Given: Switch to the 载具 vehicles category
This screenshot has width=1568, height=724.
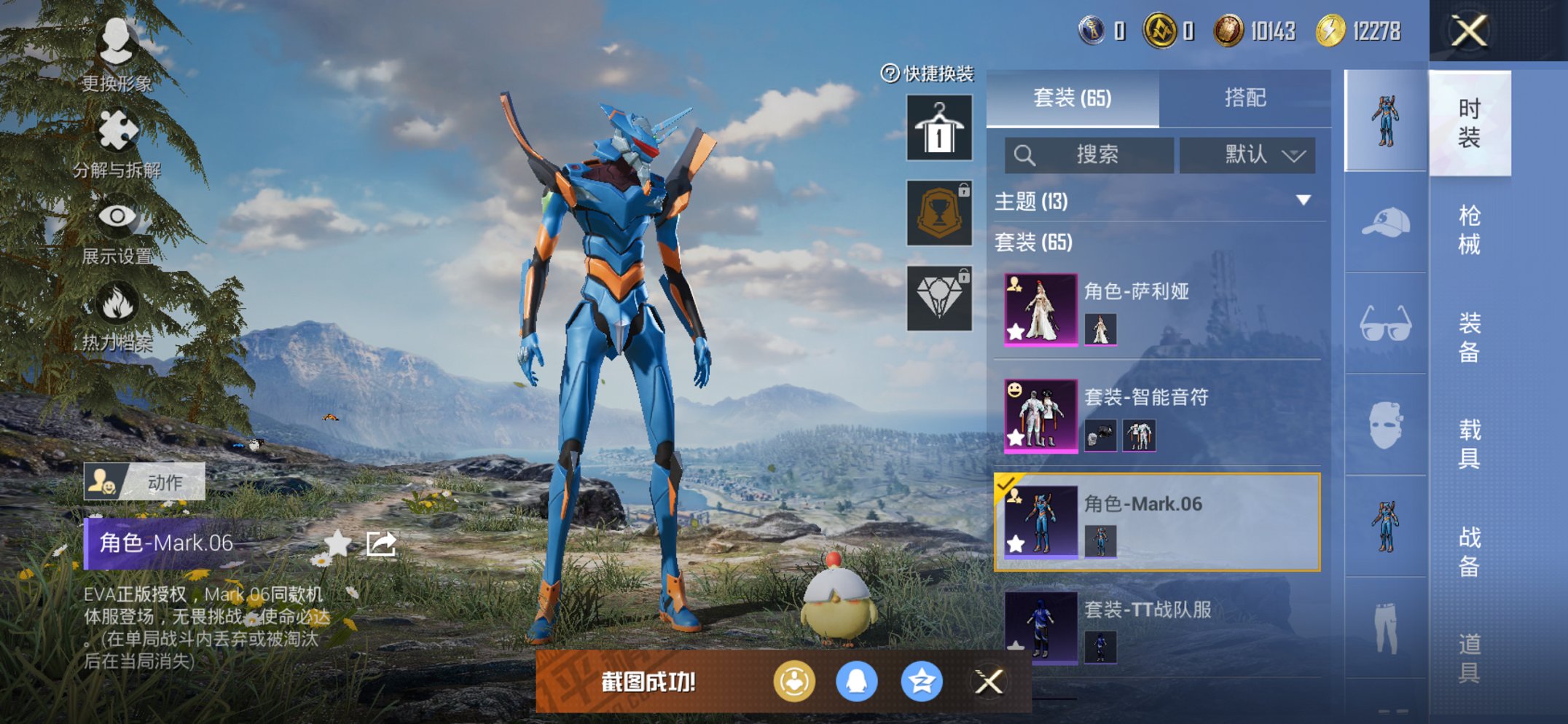Looking at the screenshot, I should coord(1469,444).
